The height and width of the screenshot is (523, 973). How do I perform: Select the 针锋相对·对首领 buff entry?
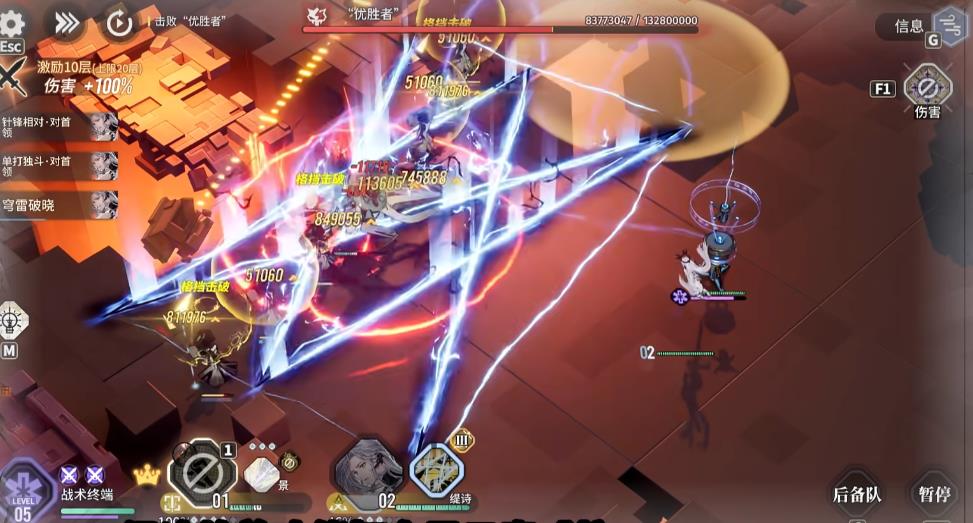click(x=59, y=127)
